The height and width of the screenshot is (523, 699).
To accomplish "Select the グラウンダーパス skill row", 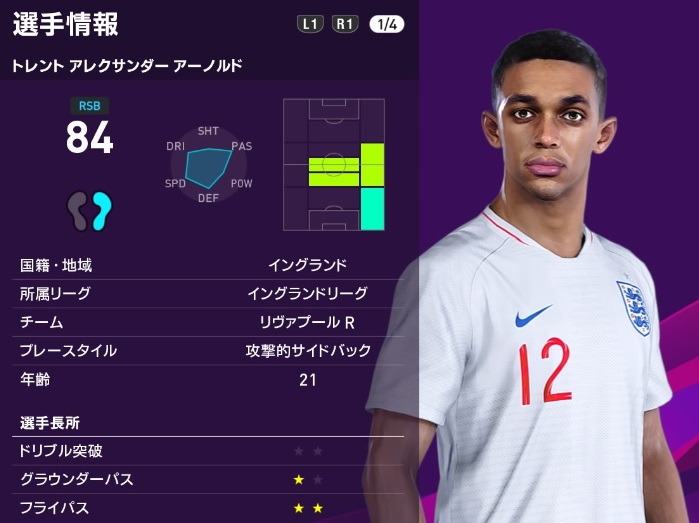I will pos(210,480).
